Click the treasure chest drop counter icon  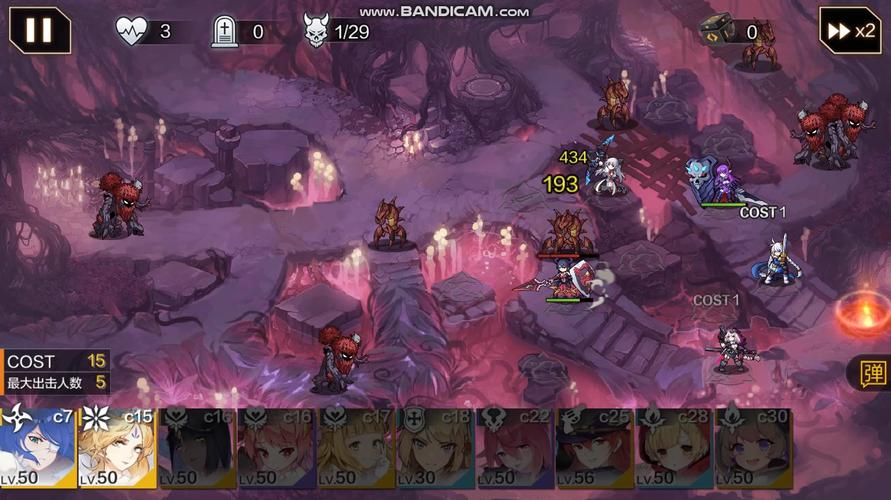(717, 30)
